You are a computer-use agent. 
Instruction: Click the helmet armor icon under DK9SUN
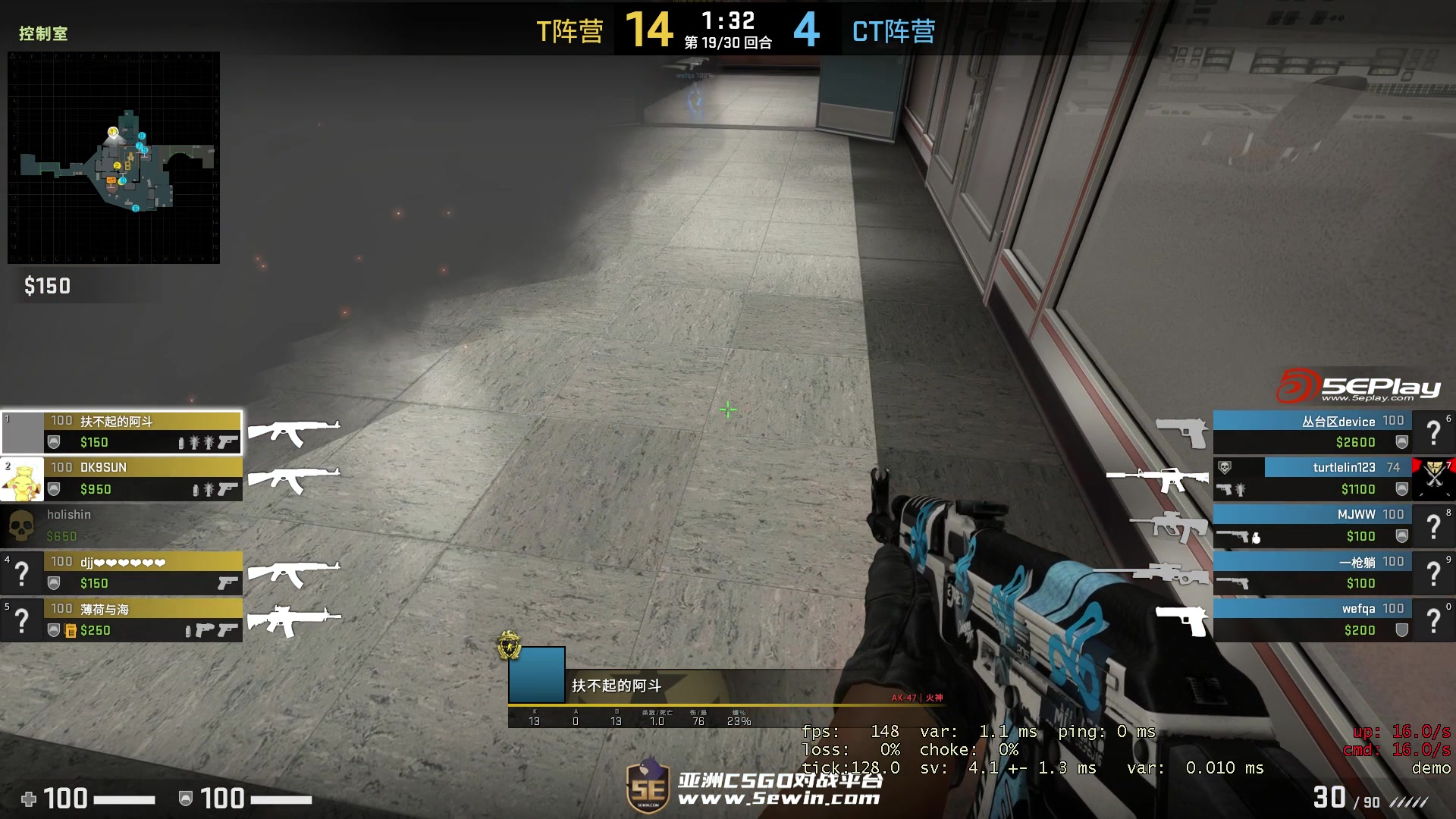[55, 488]
